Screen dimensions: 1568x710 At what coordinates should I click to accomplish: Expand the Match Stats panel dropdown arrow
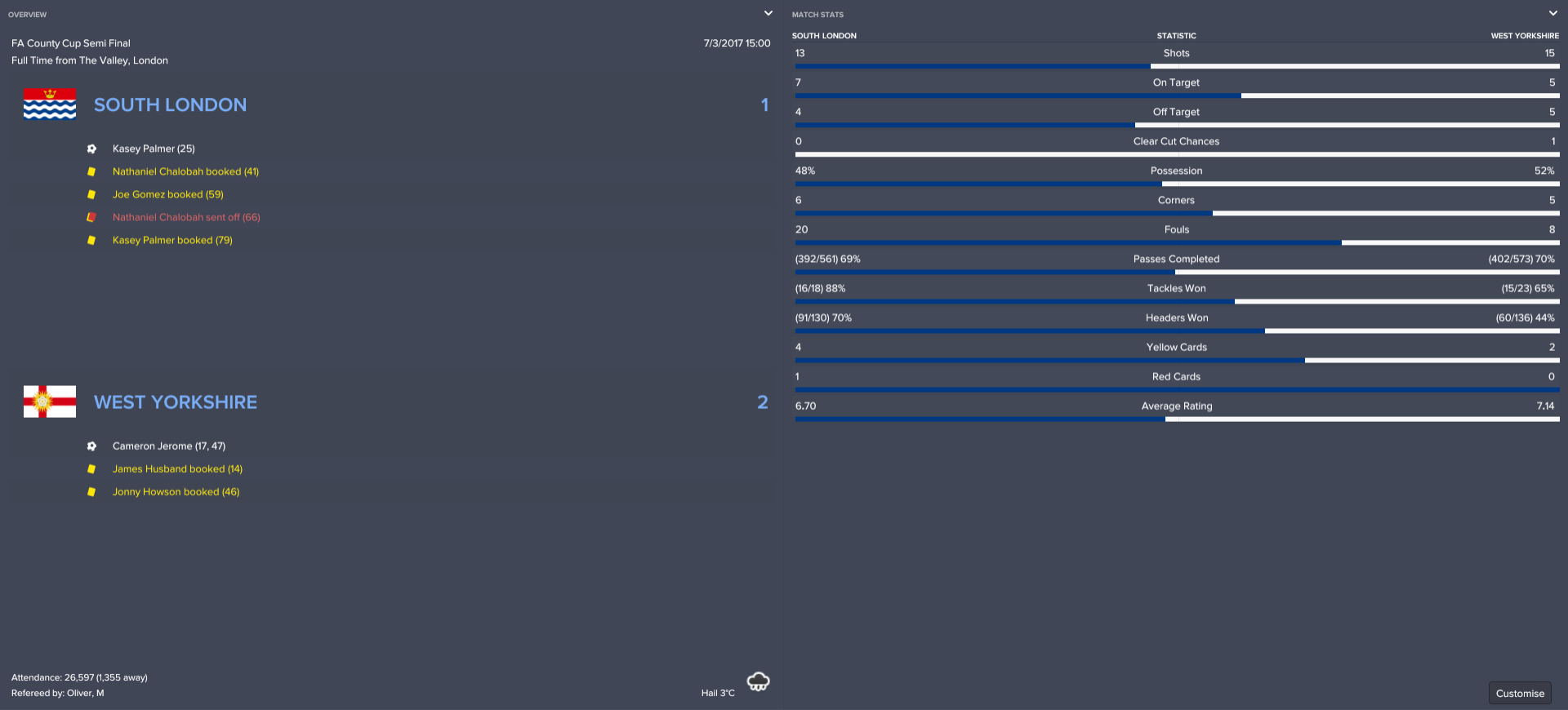point(1552,14)
